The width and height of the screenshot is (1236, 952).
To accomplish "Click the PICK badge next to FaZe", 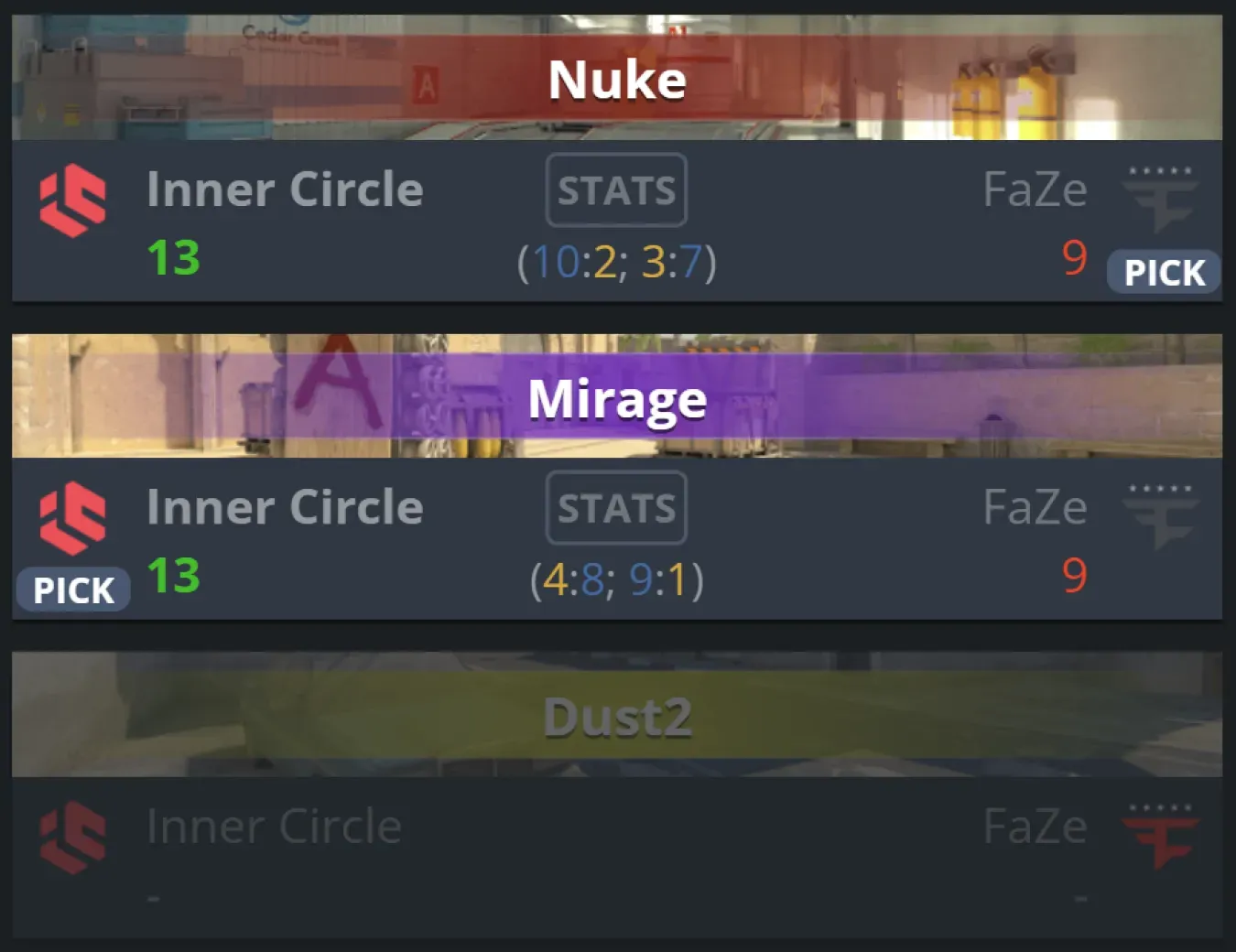I will click(x=1163, y=272).
